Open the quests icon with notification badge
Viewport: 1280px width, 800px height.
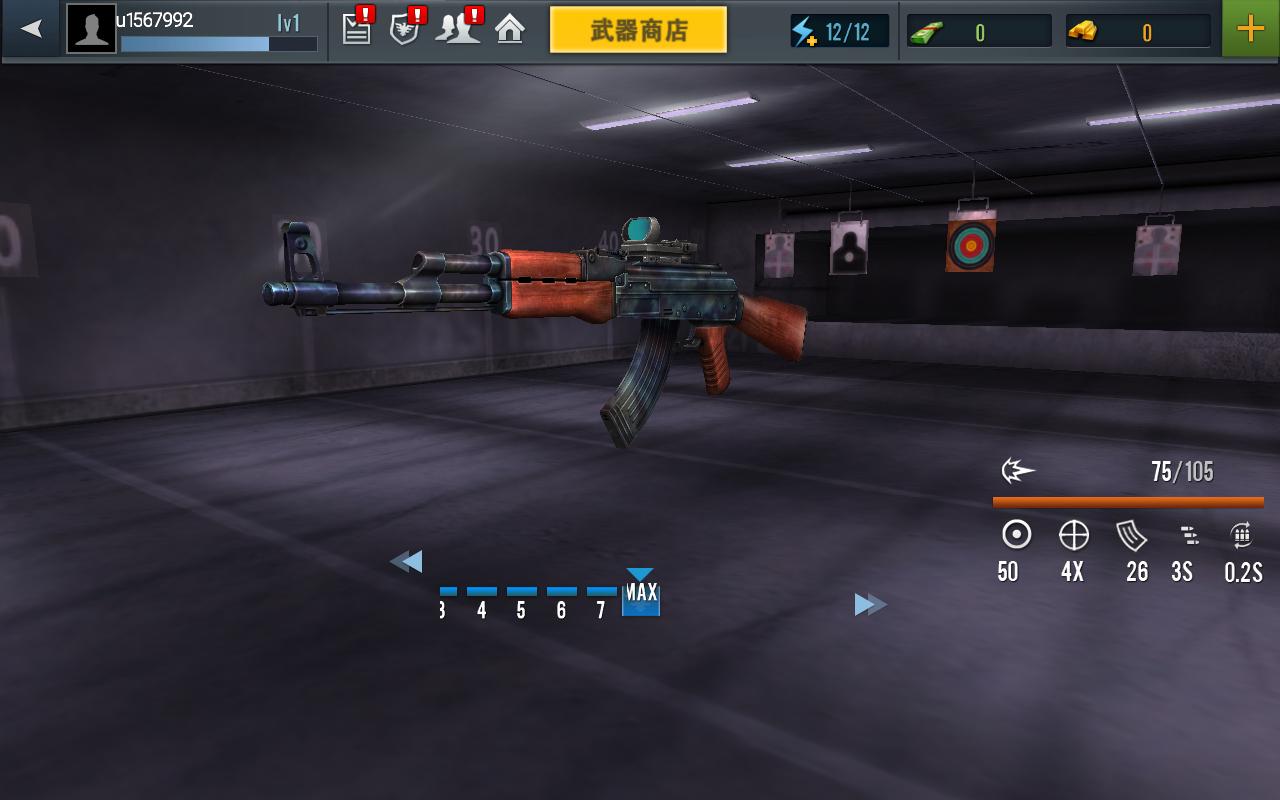coord(355,29)
